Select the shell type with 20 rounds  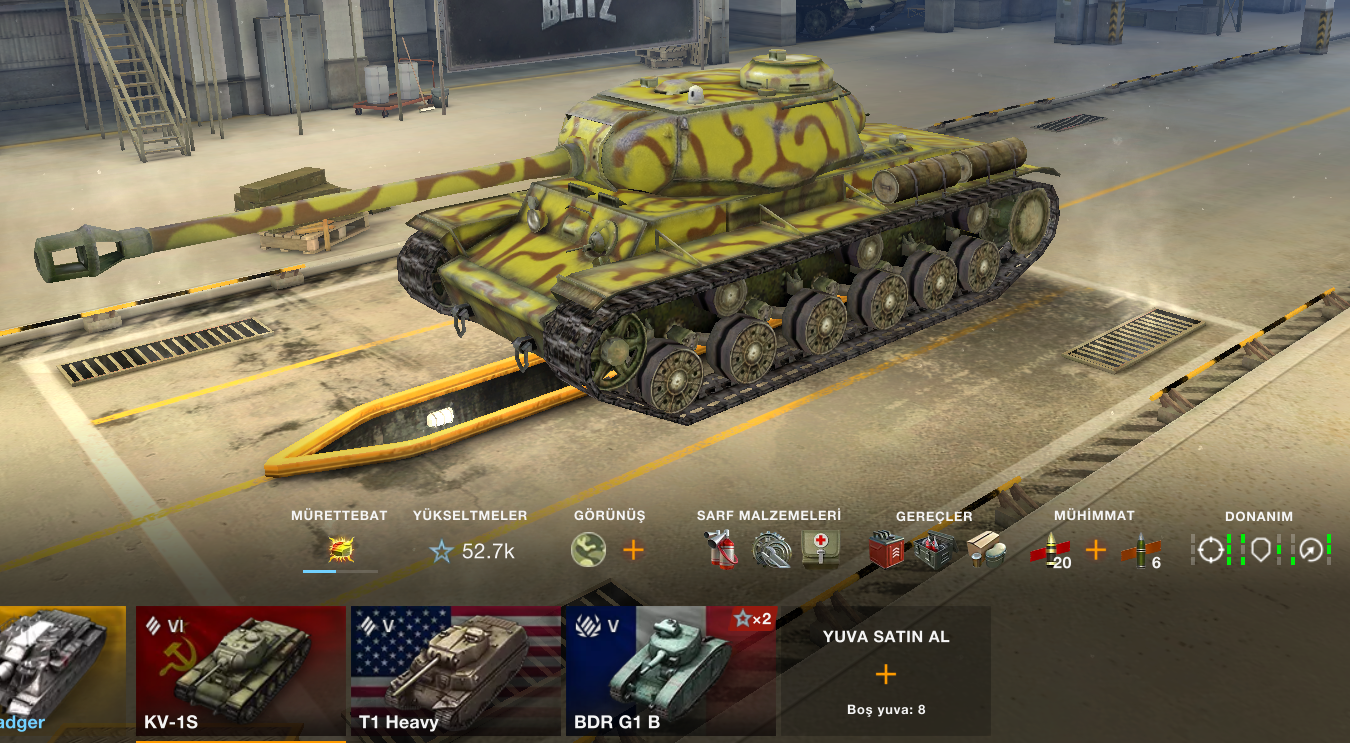coord(1051,550)
